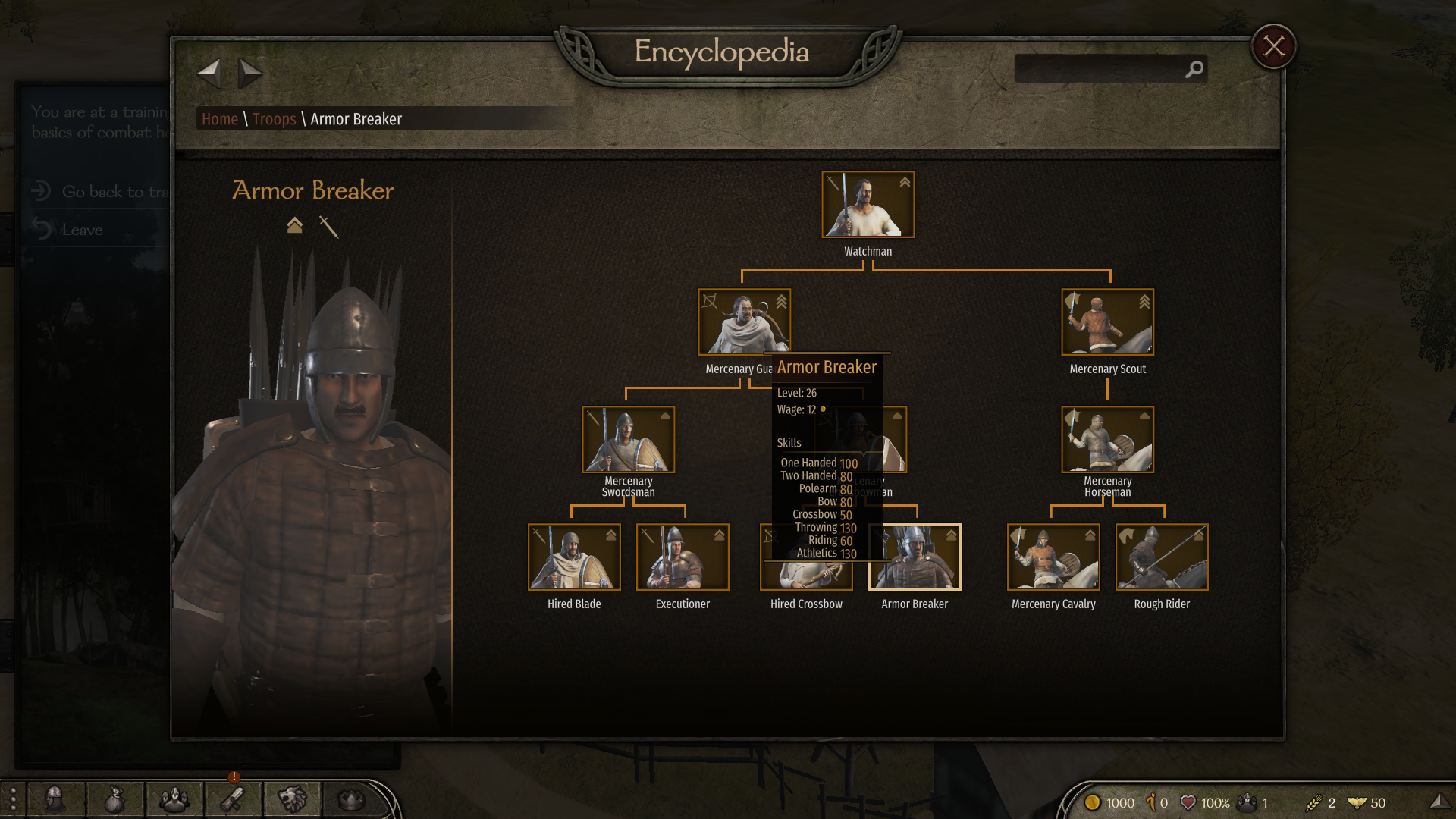The width and height of the screenshot is (1456, 819).
Task: Click the encyclopedia search field
Action: click(x=1100, y=69)
